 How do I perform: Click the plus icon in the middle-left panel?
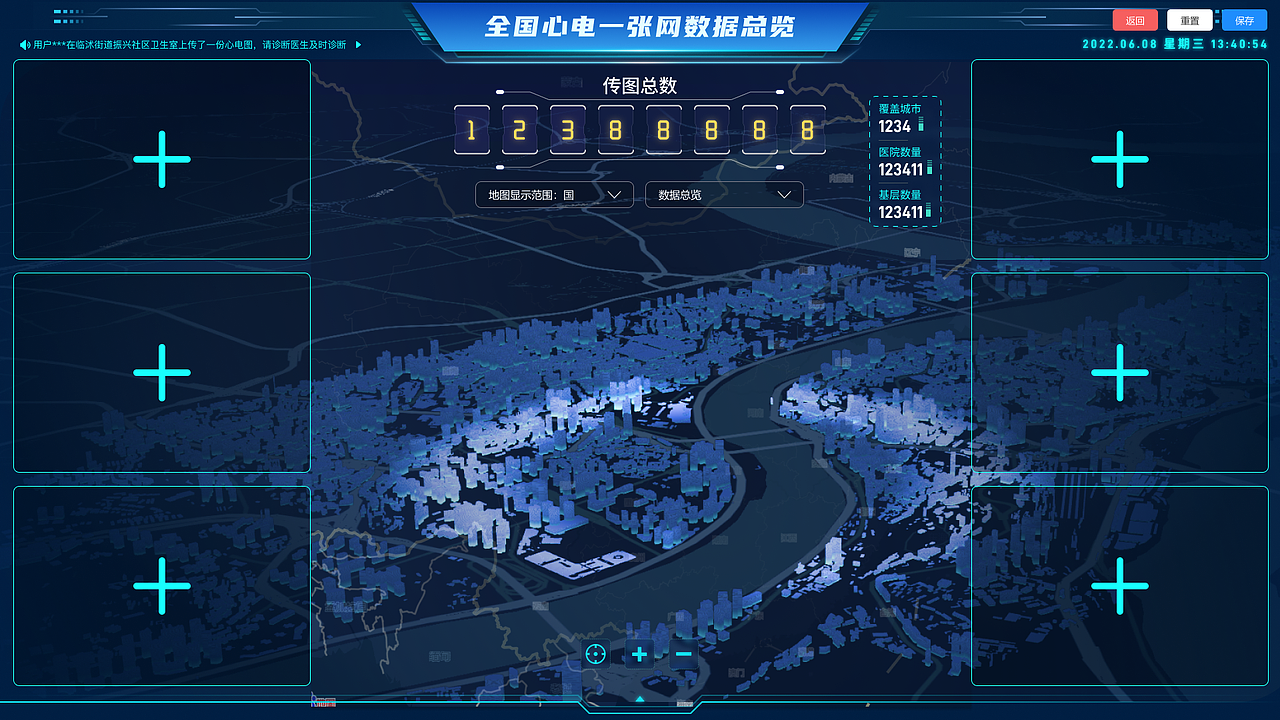coord(161,372)
